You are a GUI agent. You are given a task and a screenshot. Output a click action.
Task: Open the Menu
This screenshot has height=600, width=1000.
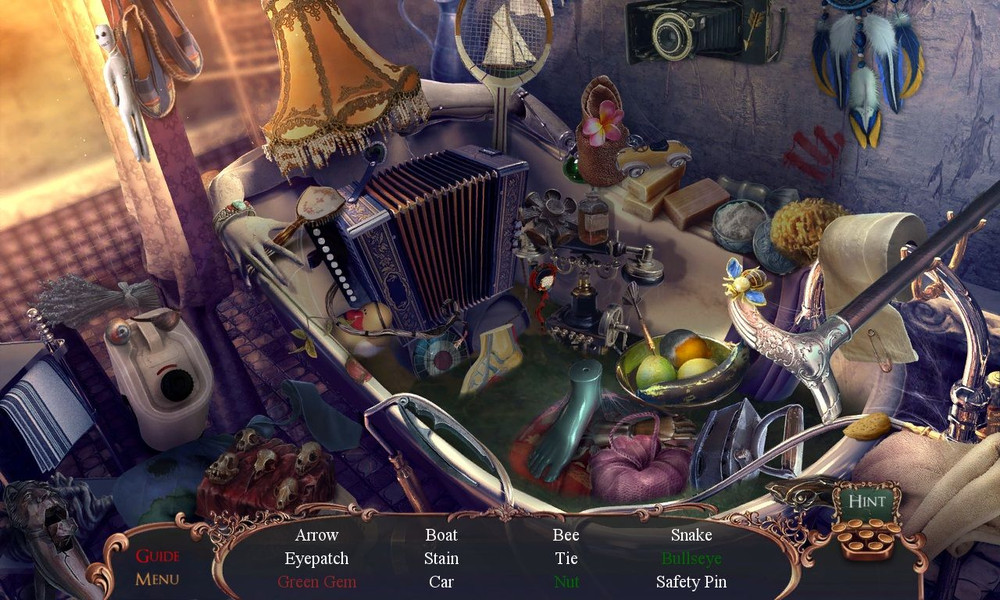[157, 578]
